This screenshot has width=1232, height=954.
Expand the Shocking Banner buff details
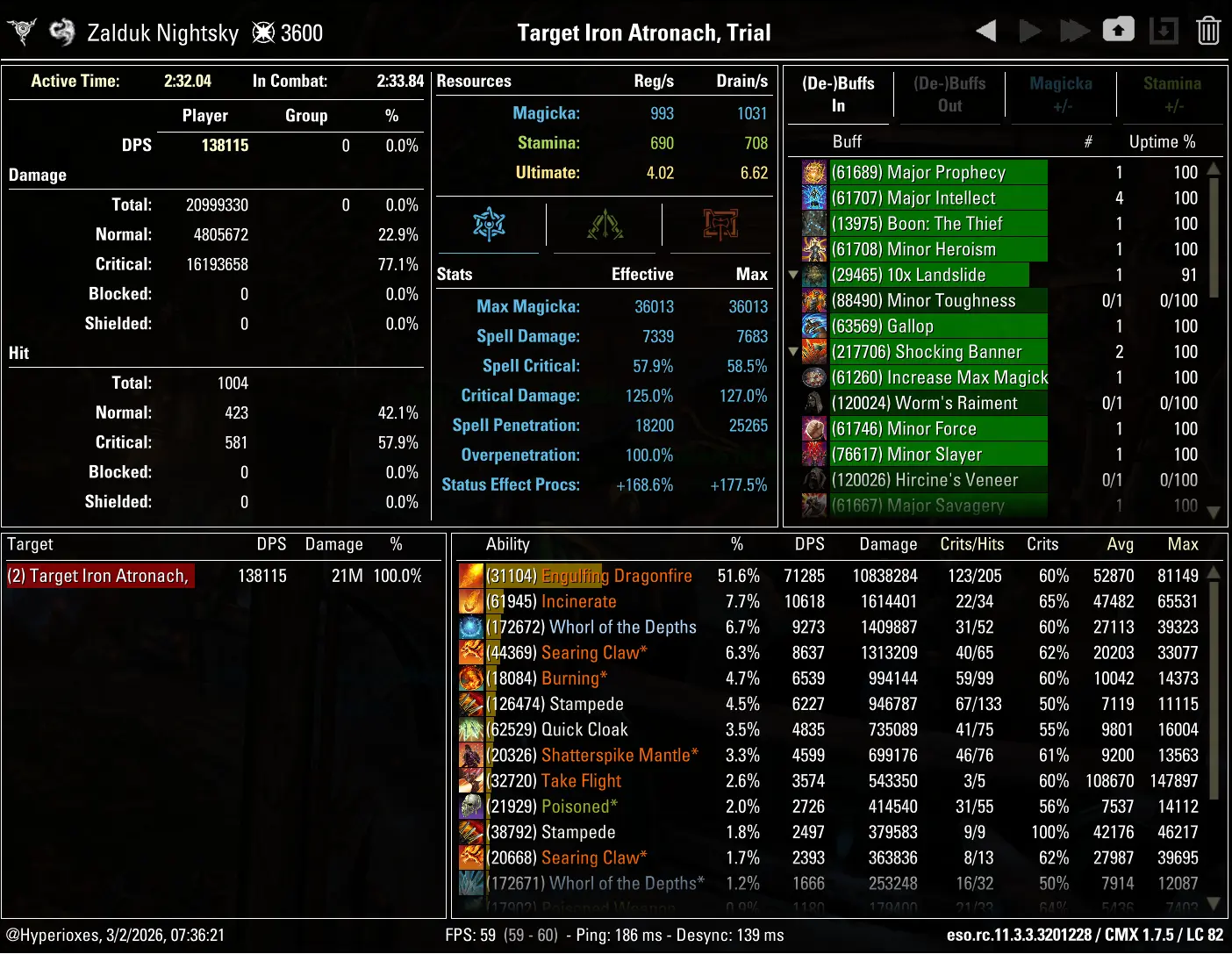(793, 352)
